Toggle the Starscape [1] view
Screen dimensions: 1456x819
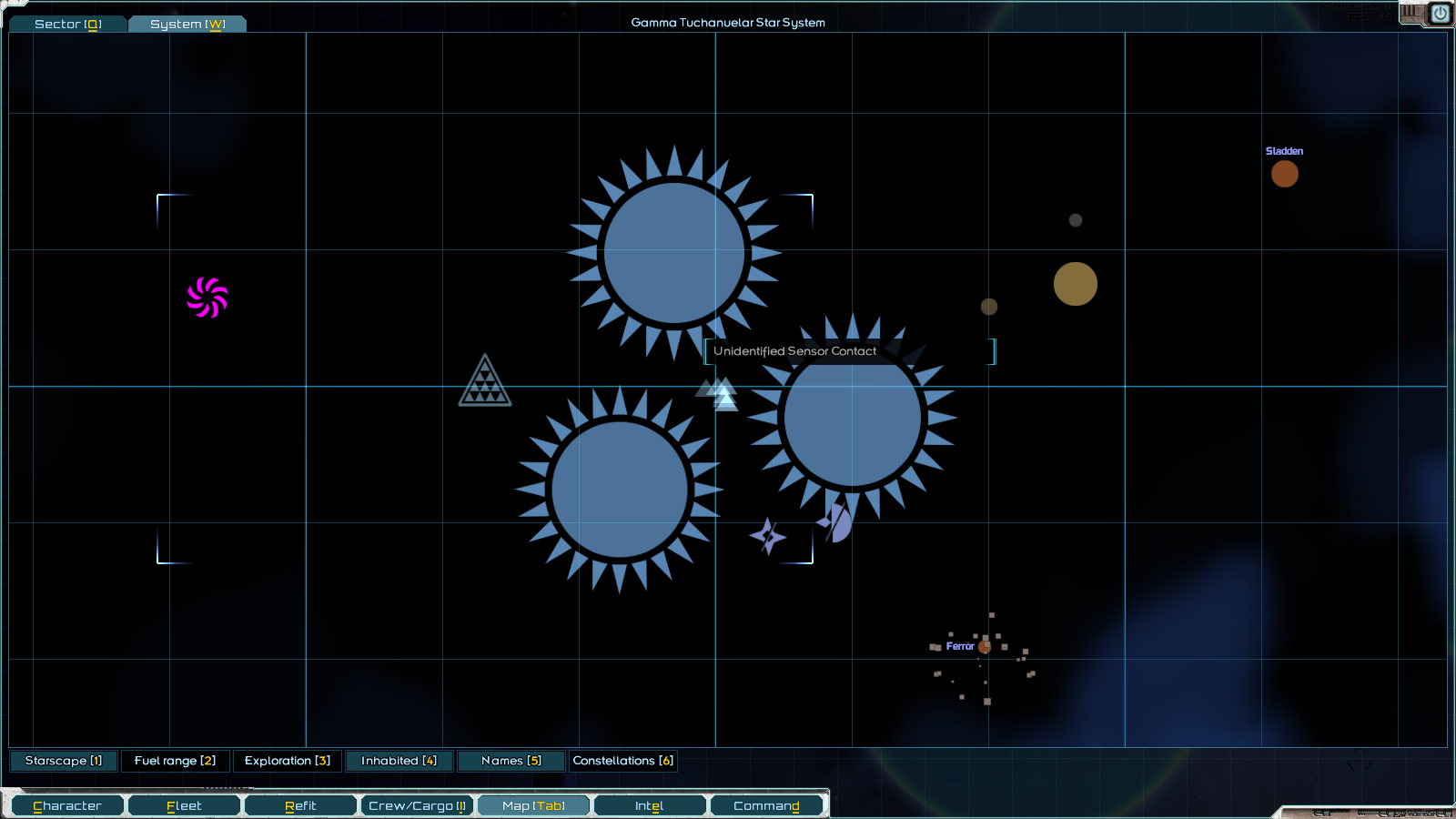(63, 761)
